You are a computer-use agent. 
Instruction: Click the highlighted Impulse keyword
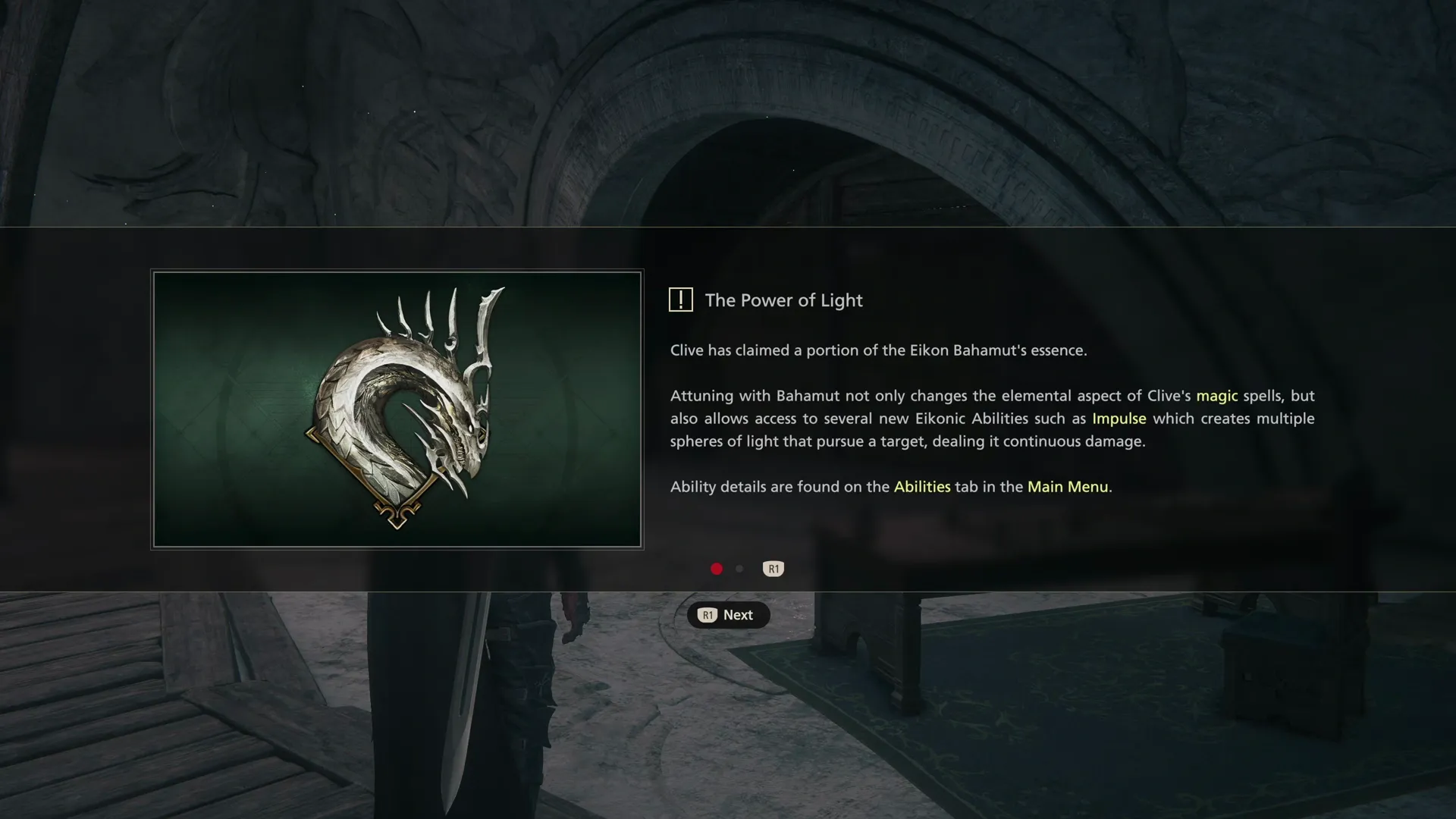pyautogui.click(x=1119, y=418)
